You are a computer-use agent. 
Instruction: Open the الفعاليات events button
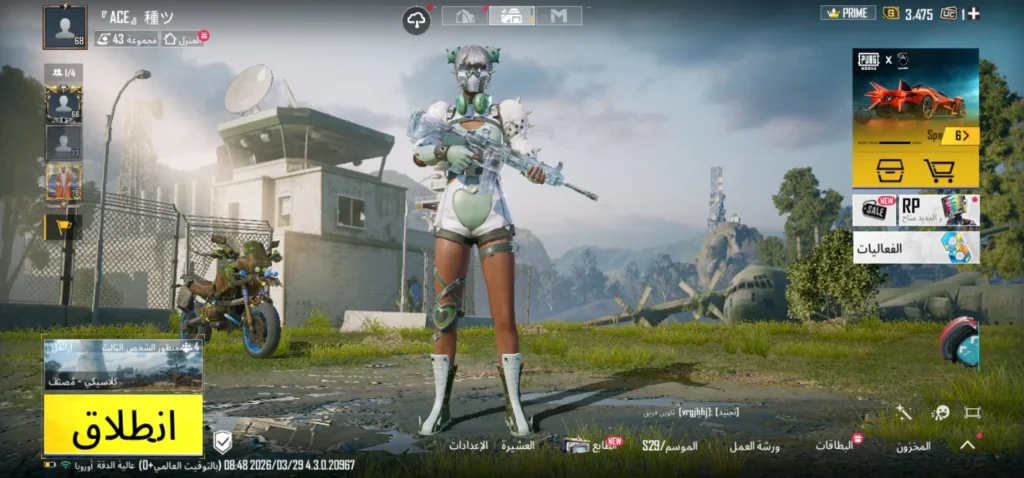click(915, 247)
